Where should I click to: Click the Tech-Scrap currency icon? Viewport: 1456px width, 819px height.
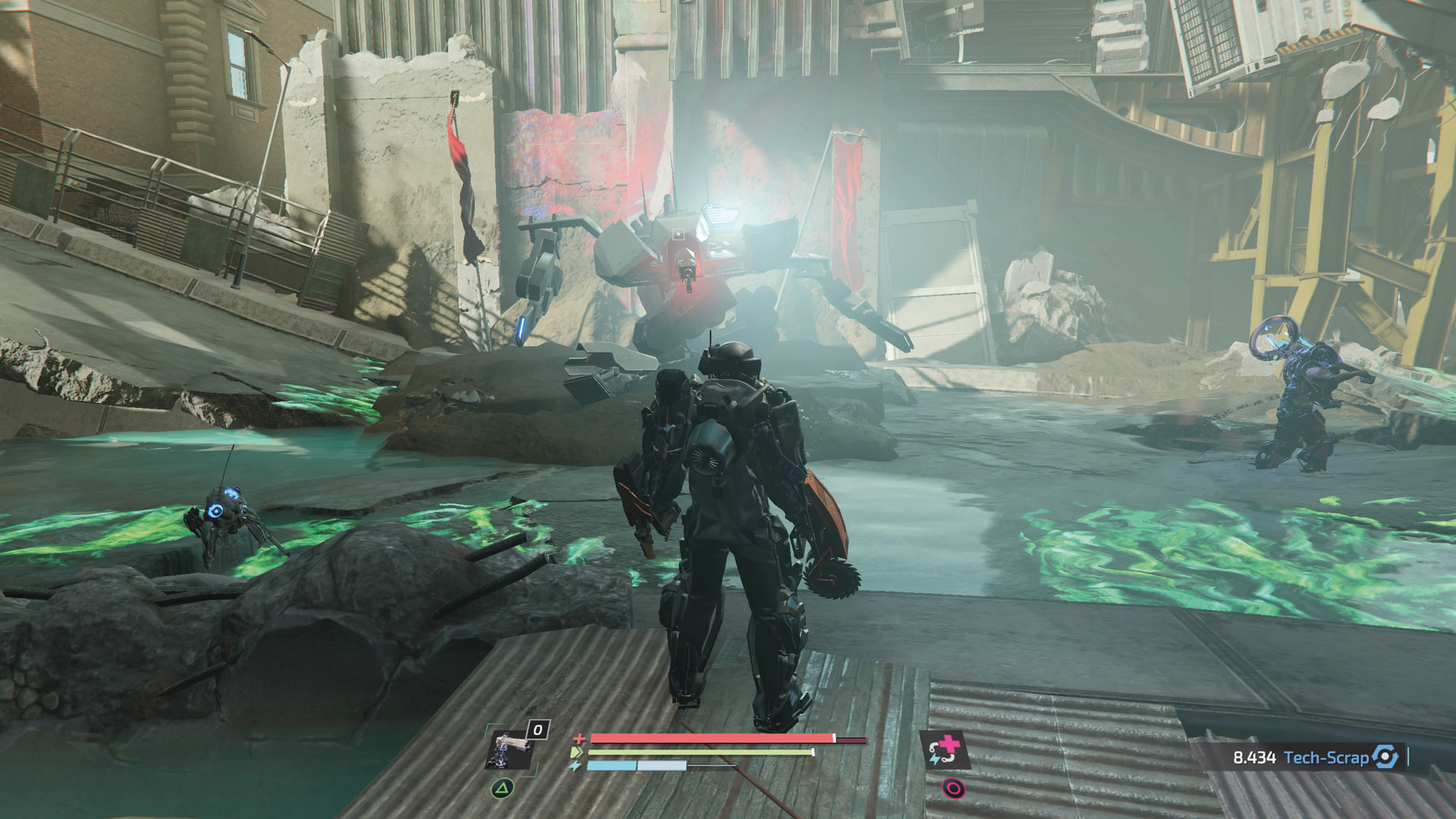click(1385, 757)
